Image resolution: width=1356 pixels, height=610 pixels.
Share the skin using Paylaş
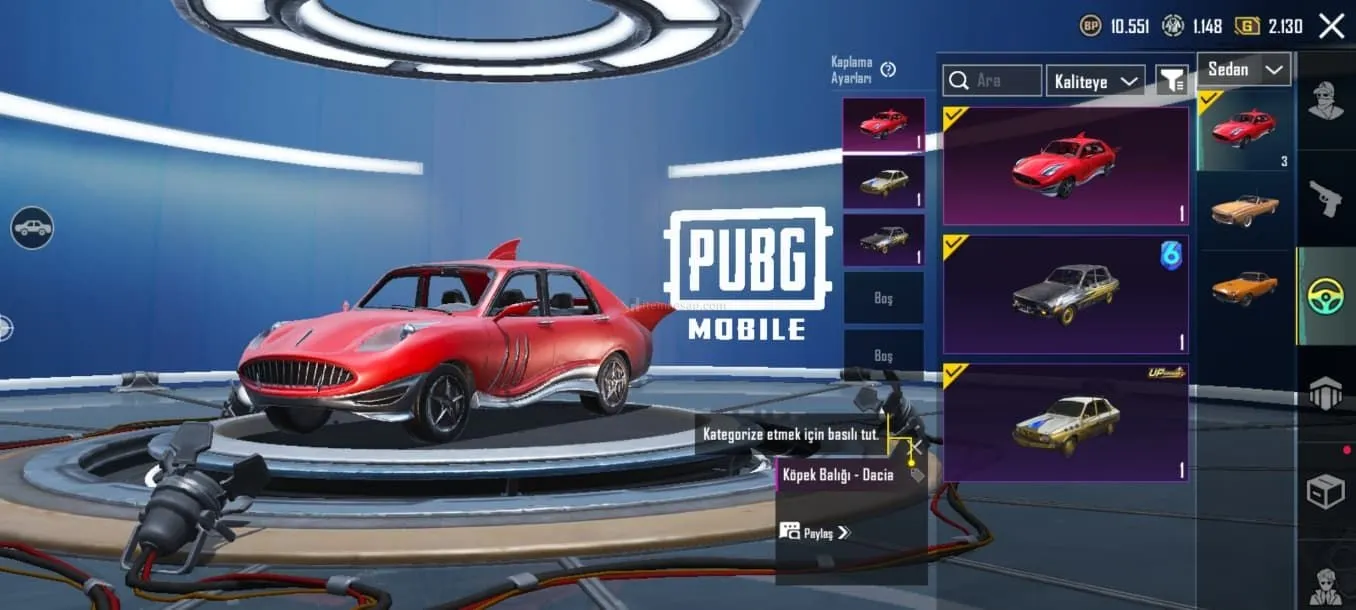tap(814, 532)
